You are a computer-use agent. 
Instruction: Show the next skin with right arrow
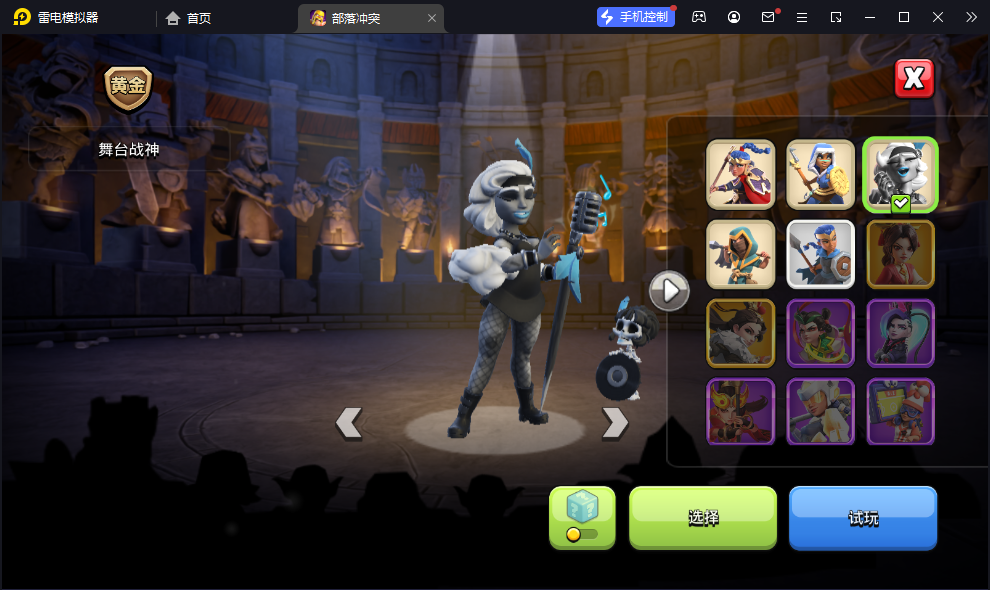point(614,423)
